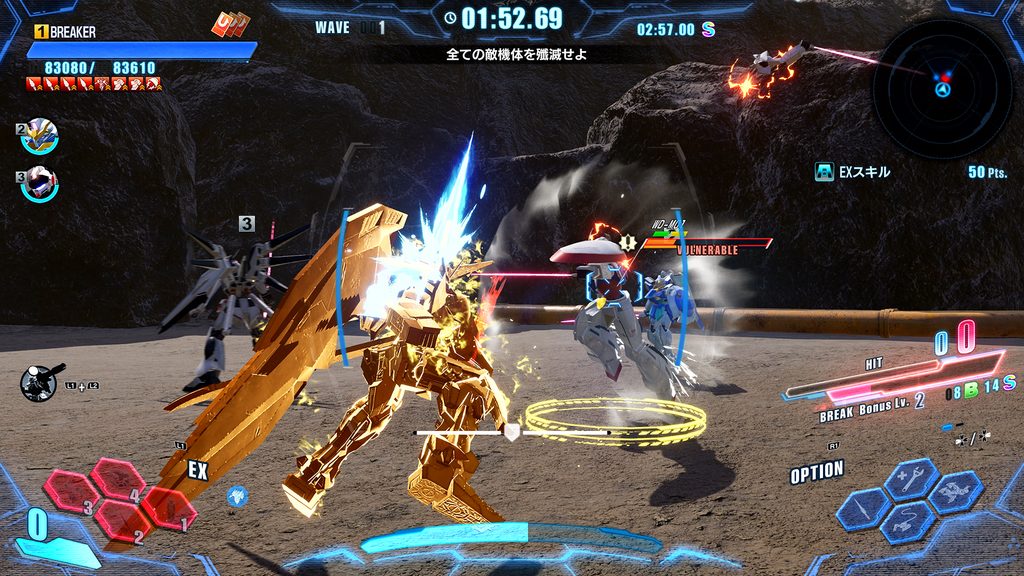Select teammate 2 portrait
Screen dimensions: 1024x576
point(41,136)
